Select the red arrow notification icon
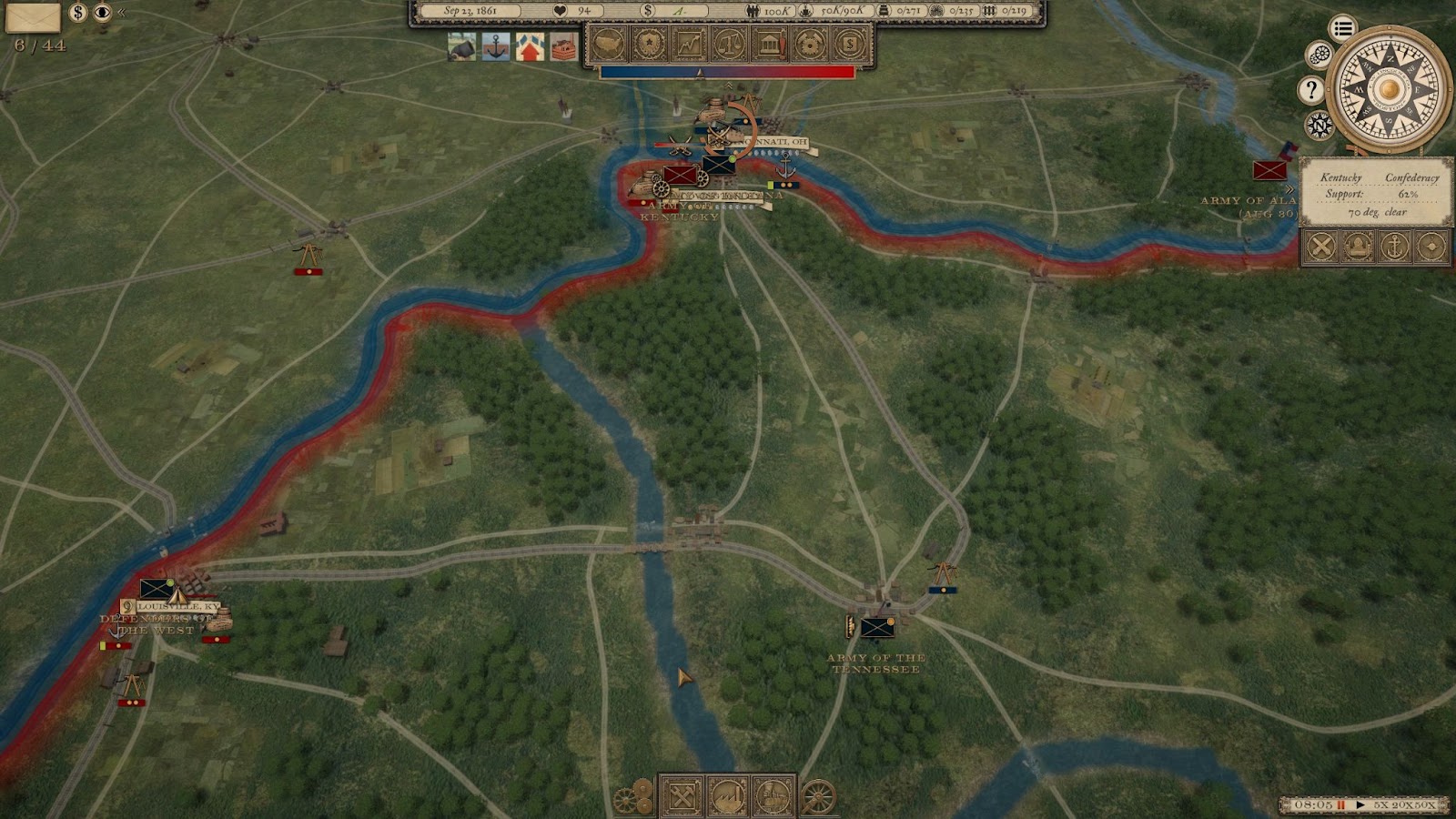The height and width of the screenshot is (819, 1456). point(530,47)
